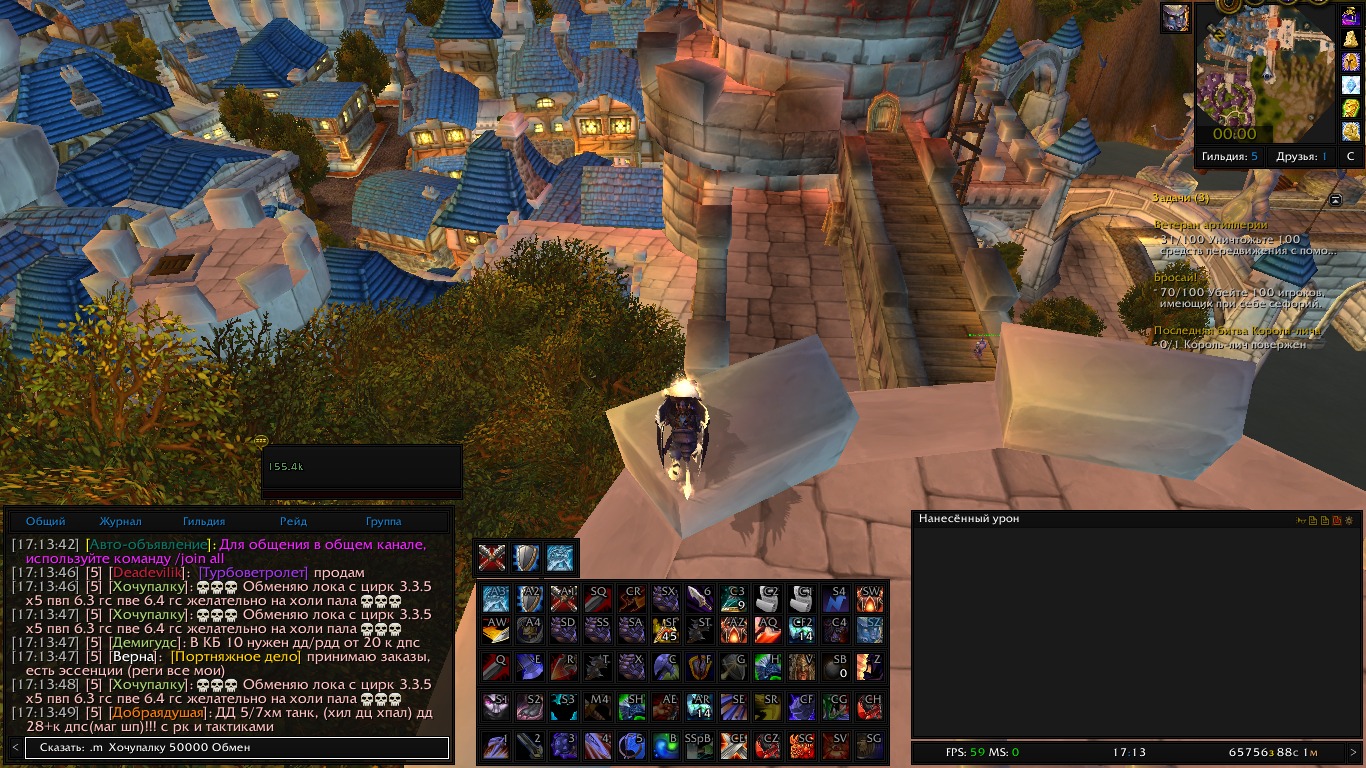This screenshot has width=1366, height=768.
Task: Switch to the Журнал chat tab
Action: (x=120, y=521)
